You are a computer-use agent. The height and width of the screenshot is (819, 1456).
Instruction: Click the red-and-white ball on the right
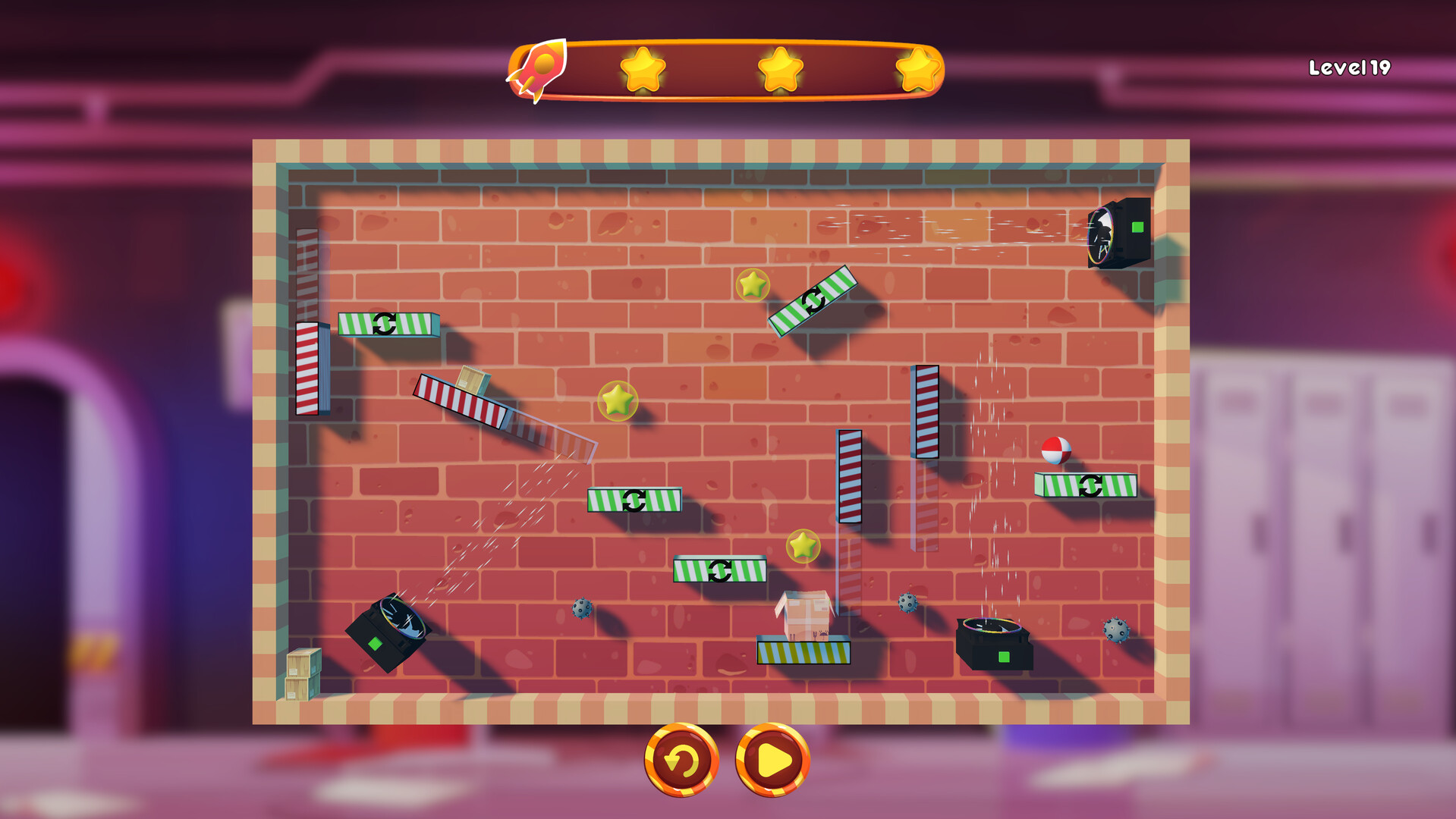[1056, 449]
